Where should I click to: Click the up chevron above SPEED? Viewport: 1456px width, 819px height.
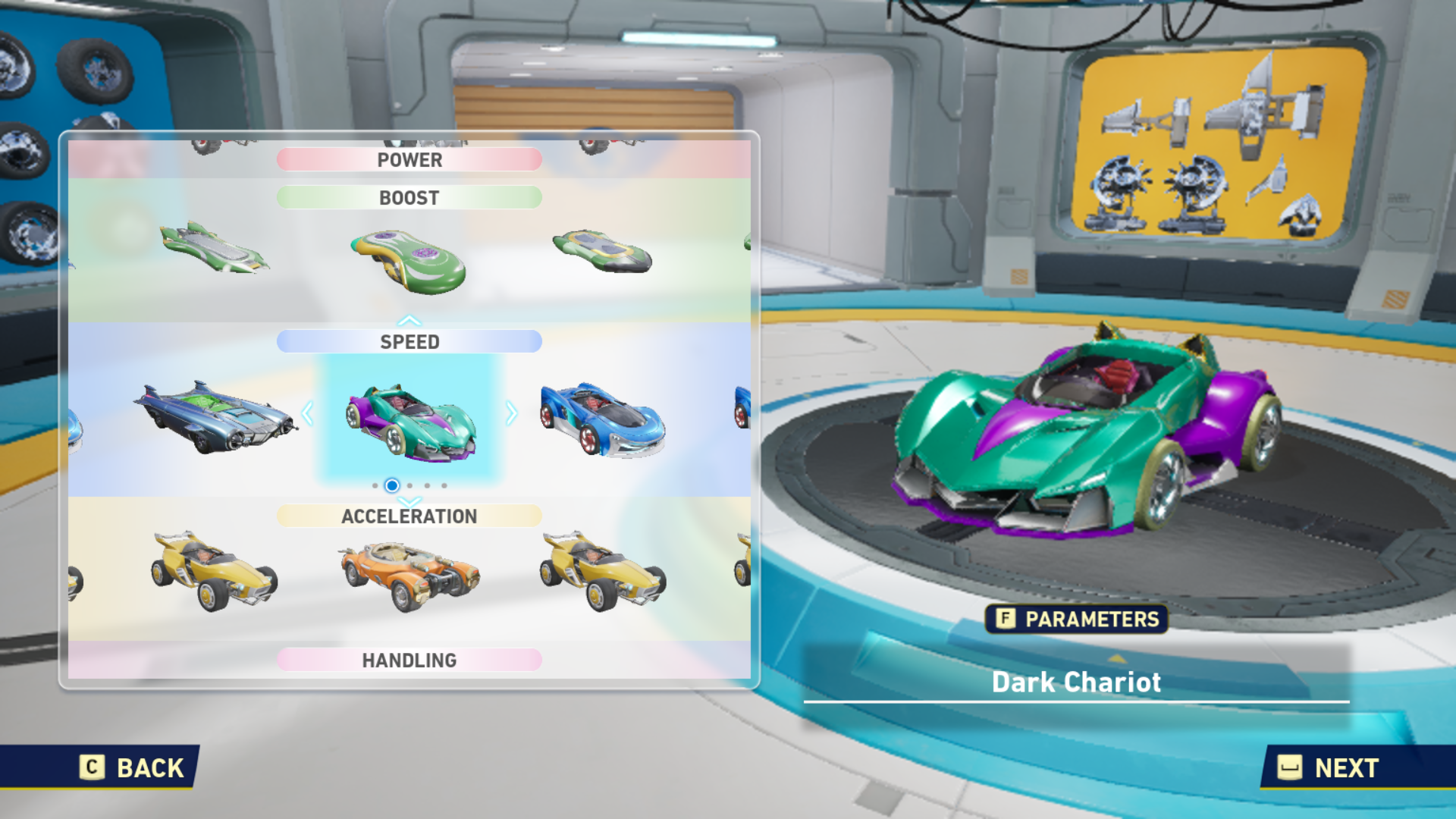[x=410, y=318]
